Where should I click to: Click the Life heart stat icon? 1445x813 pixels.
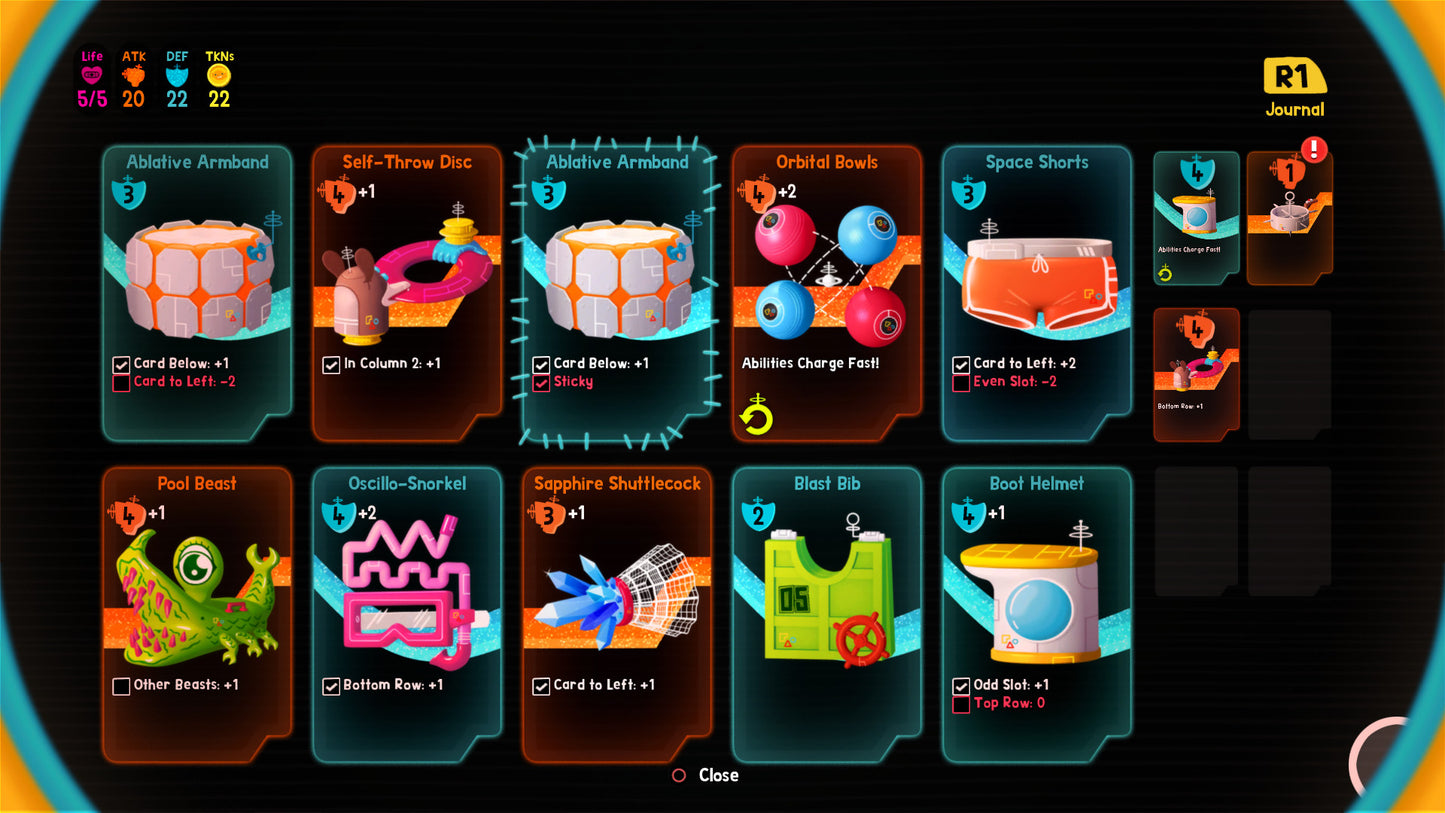coord(91,75)
